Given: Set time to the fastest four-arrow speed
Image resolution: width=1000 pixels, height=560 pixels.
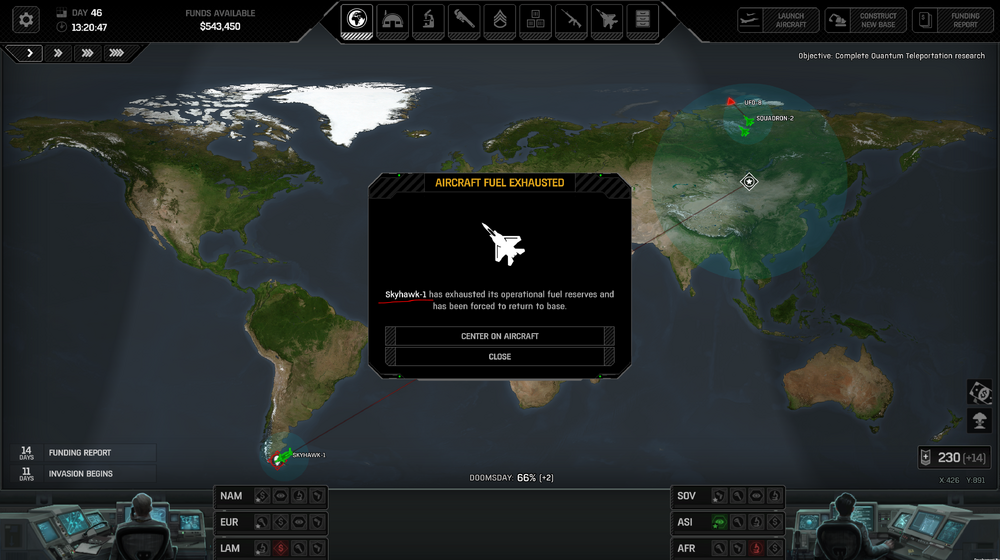Looking at the screenshot, I should pyautogui.click(x=117, y=53).
